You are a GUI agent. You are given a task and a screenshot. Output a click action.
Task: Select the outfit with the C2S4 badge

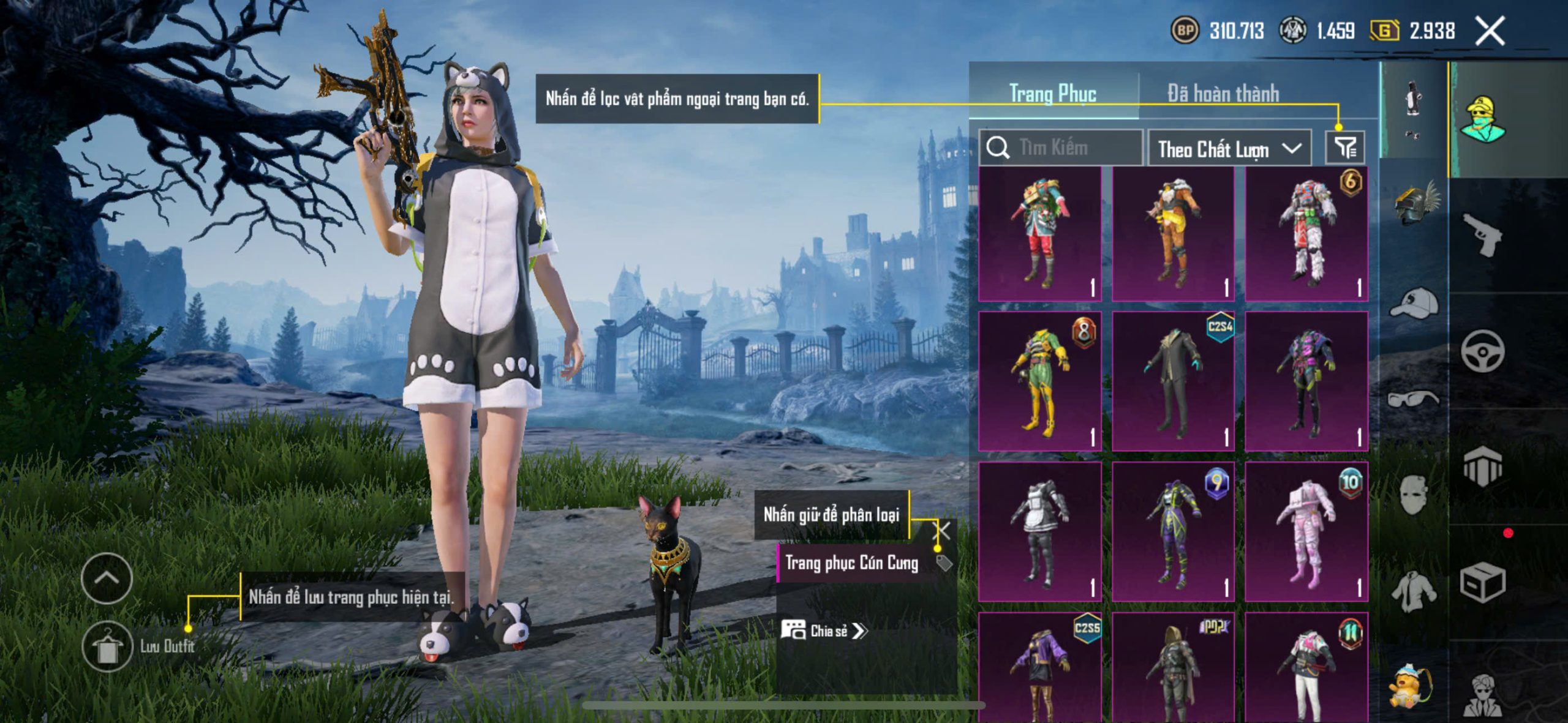point(1173,381)
